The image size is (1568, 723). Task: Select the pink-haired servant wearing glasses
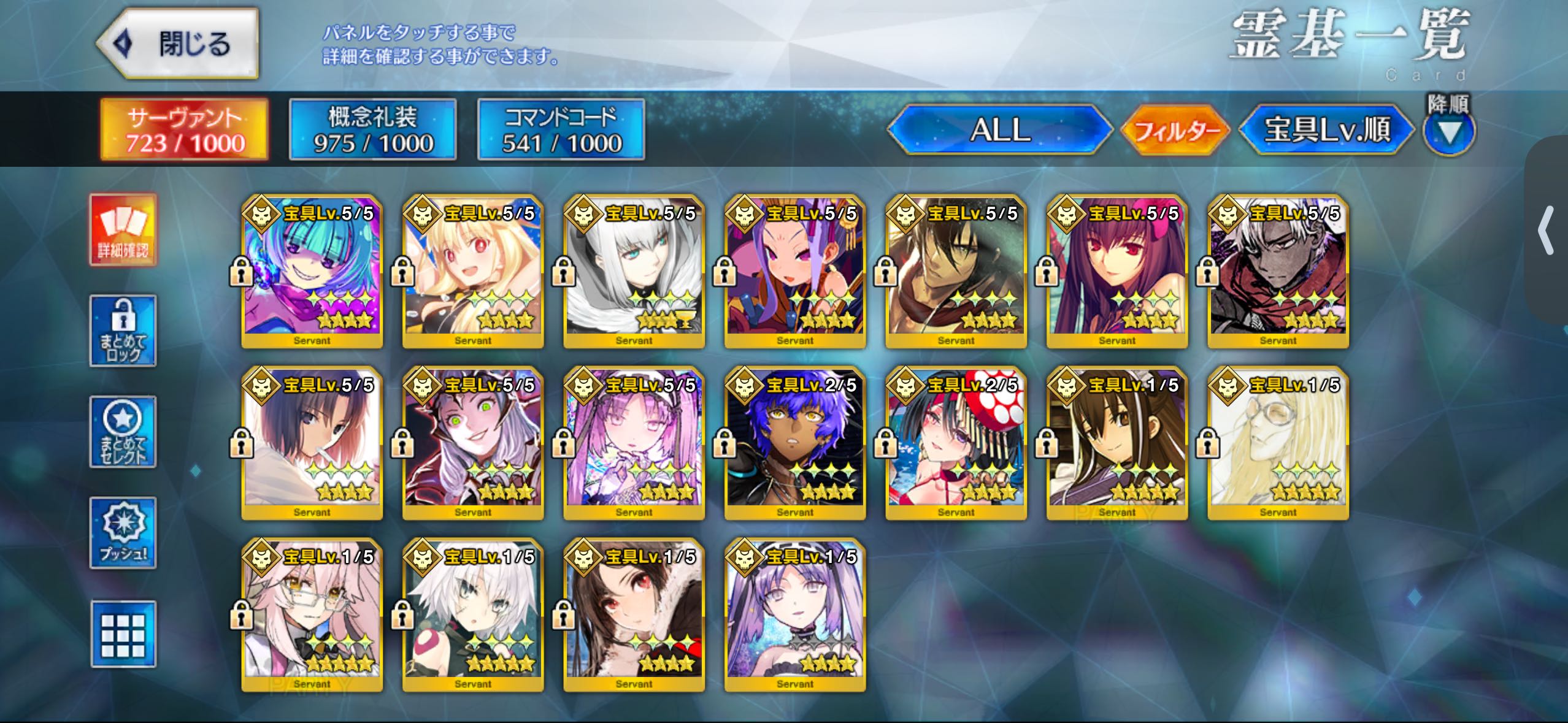tap(312, 615)
